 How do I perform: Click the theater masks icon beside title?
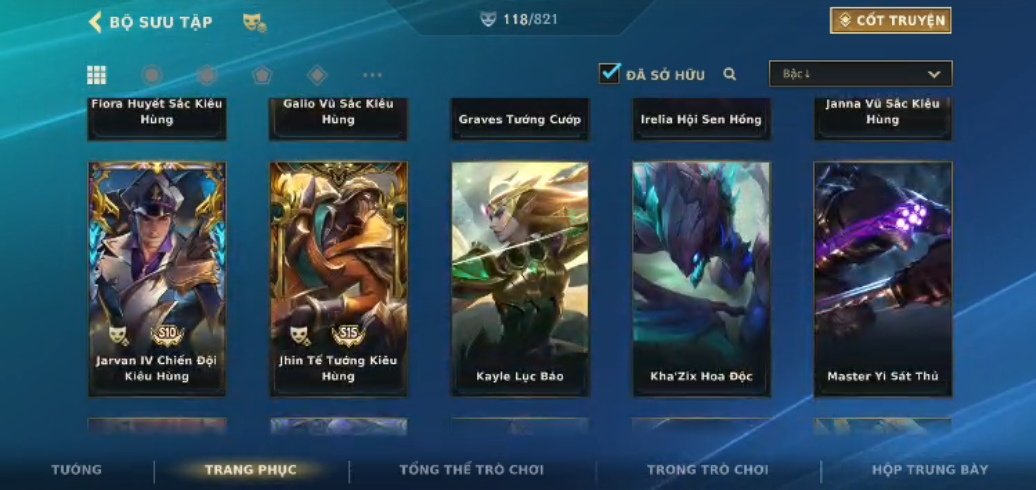(254, 22)
